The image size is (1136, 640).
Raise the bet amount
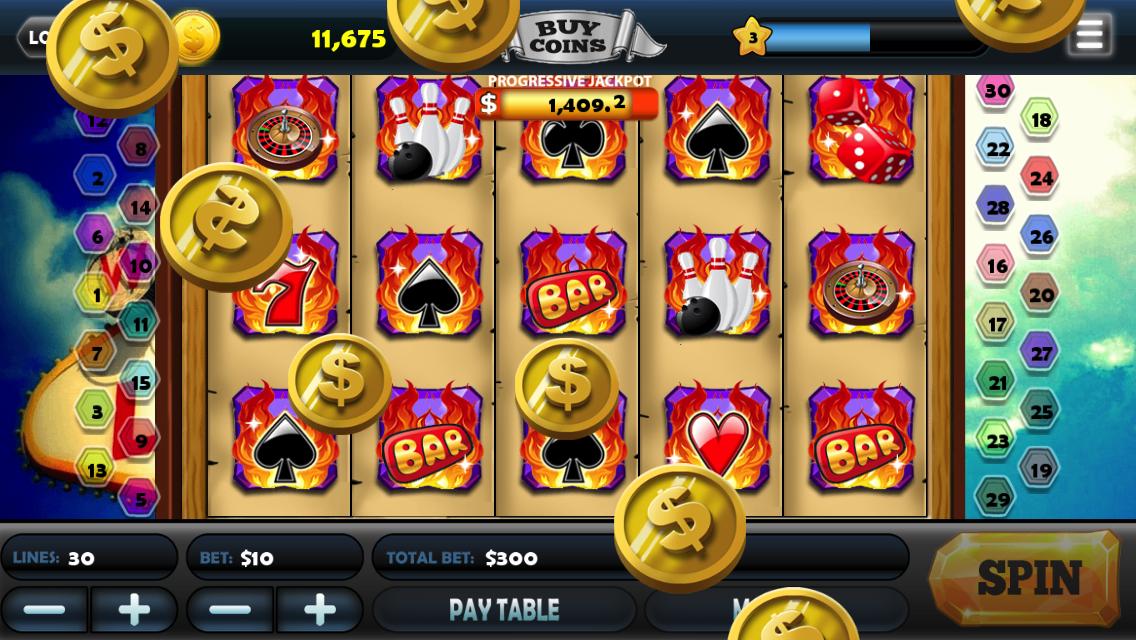pos(319,609)
